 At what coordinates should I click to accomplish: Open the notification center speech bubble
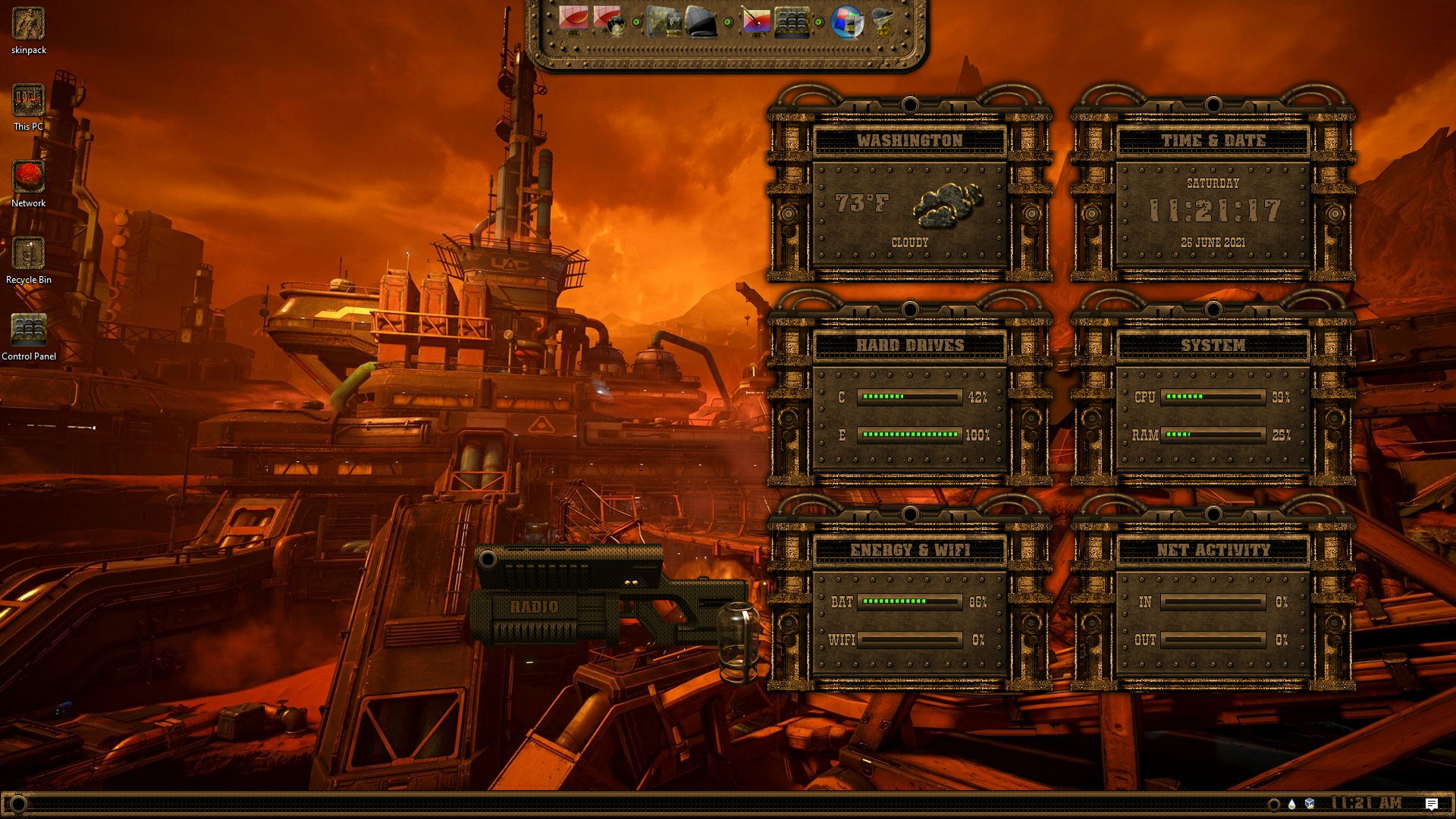[1431, 804]
